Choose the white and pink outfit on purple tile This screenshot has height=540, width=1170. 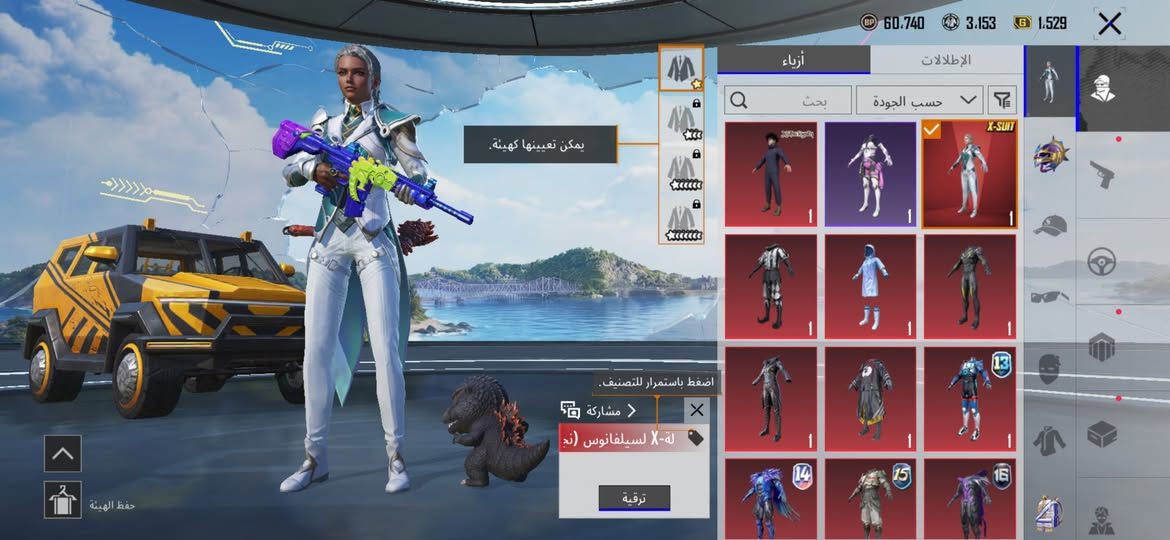[x=870, y=175]
